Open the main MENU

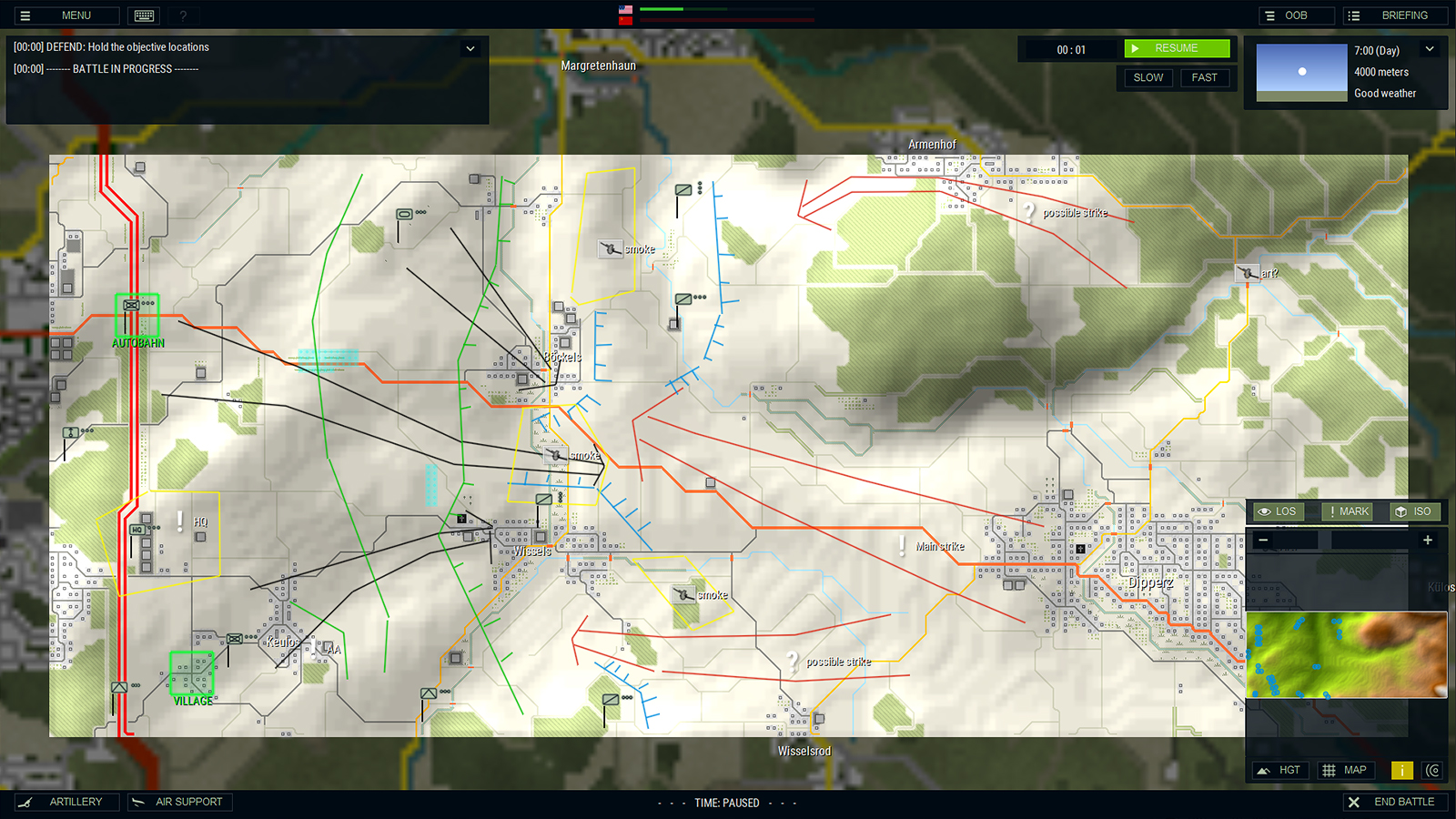click(64, 15)
